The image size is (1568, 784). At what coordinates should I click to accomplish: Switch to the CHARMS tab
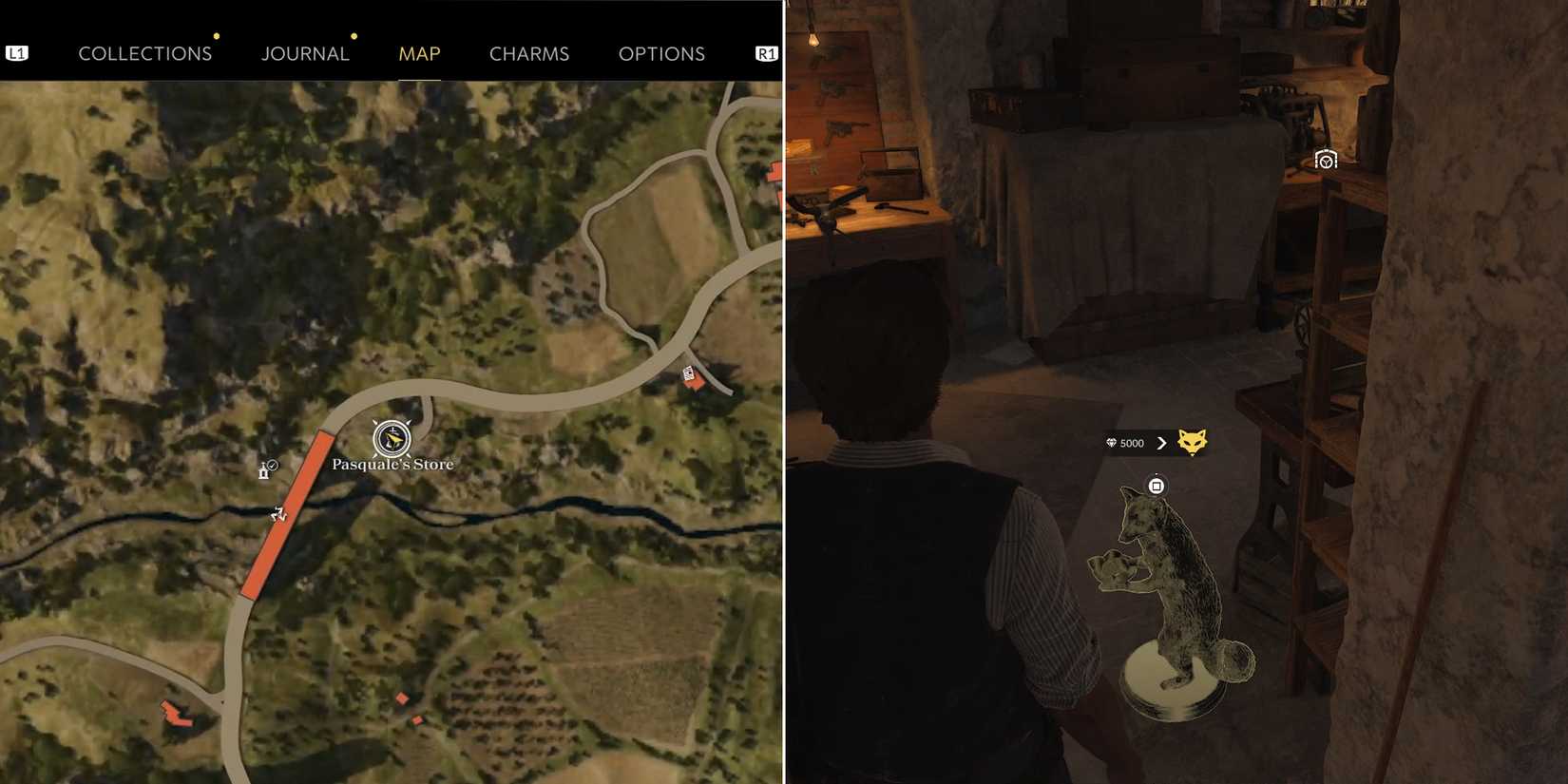point(529,53)
